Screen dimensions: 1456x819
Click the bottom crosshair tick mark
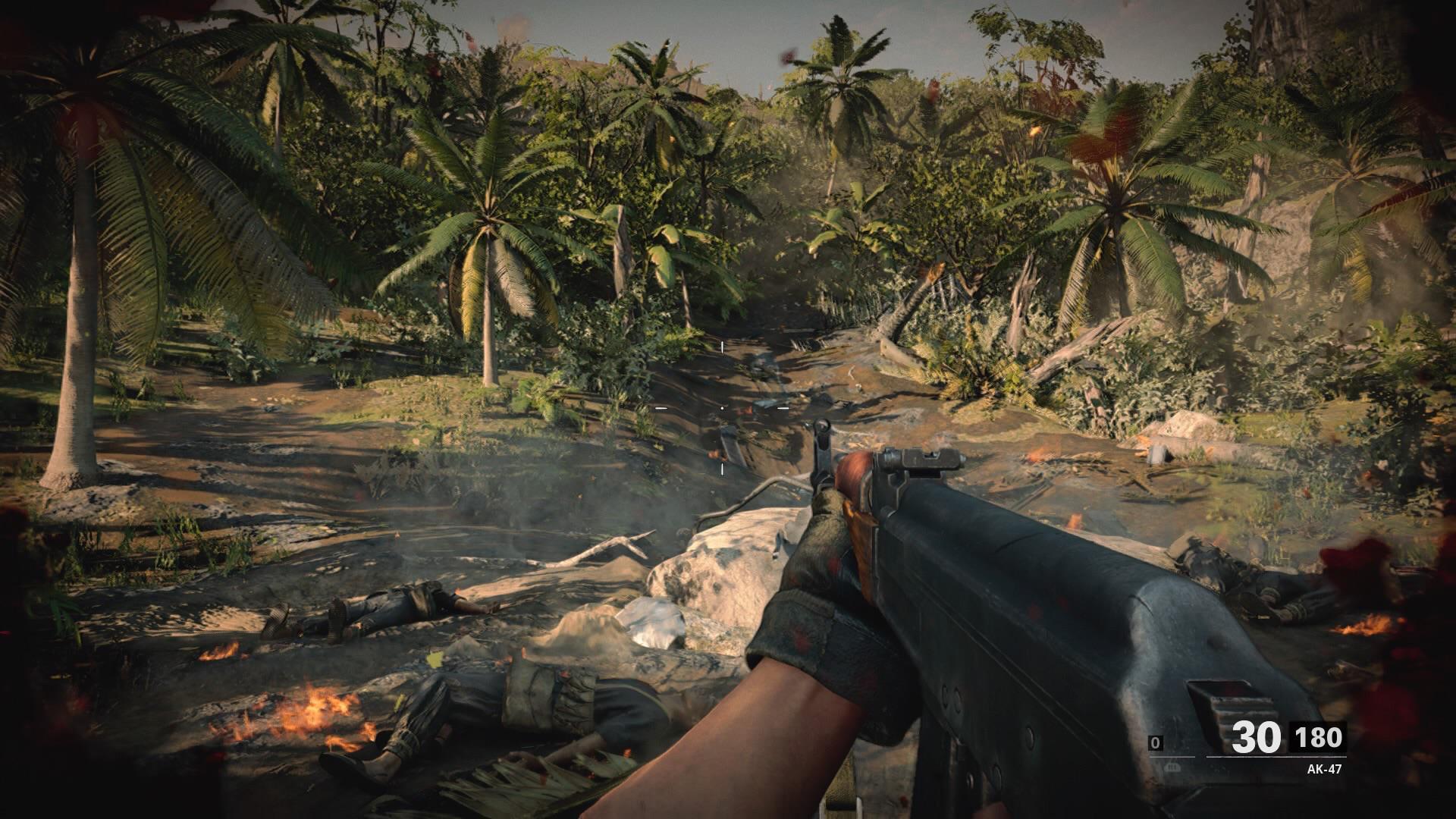tap(722, 469)
